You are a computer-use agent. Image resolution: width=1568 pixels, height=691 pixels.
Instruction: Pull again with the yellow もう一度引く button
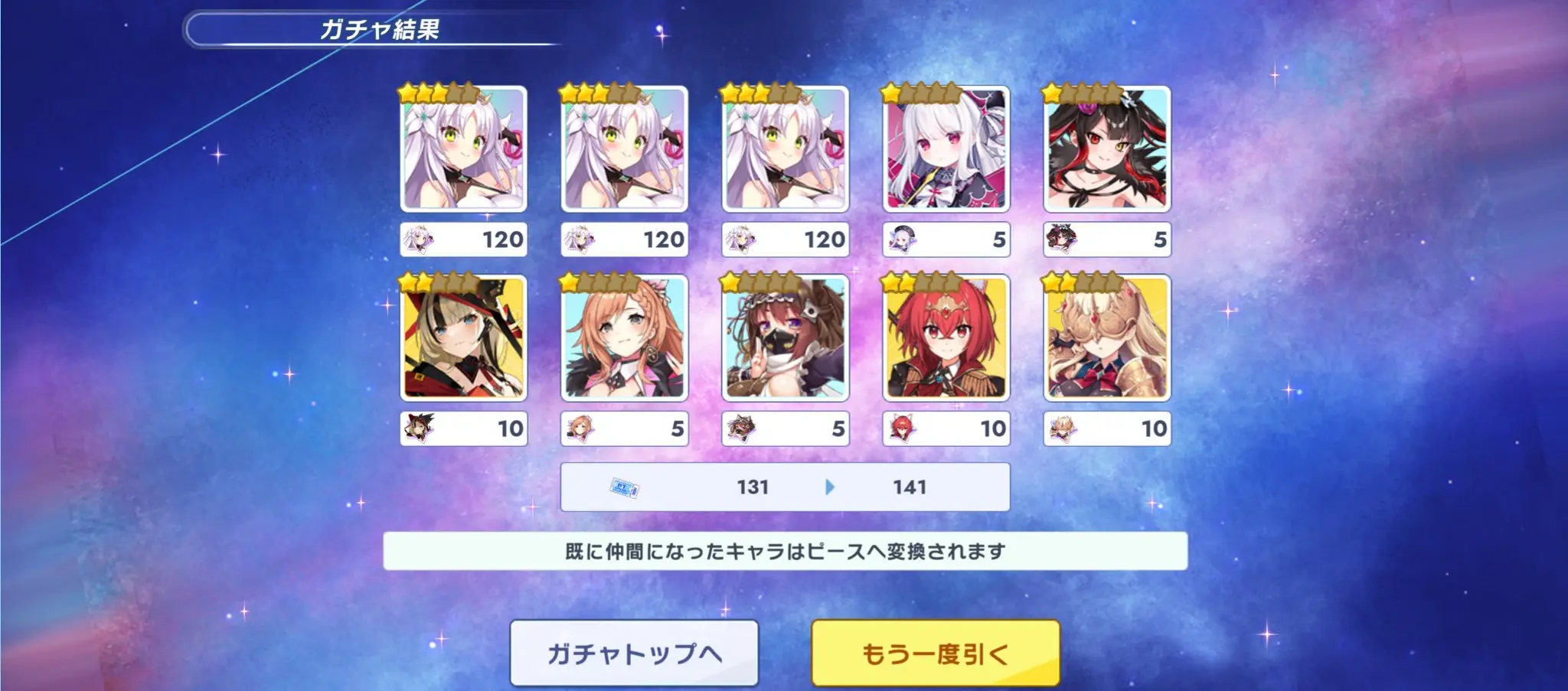(935, 653)
